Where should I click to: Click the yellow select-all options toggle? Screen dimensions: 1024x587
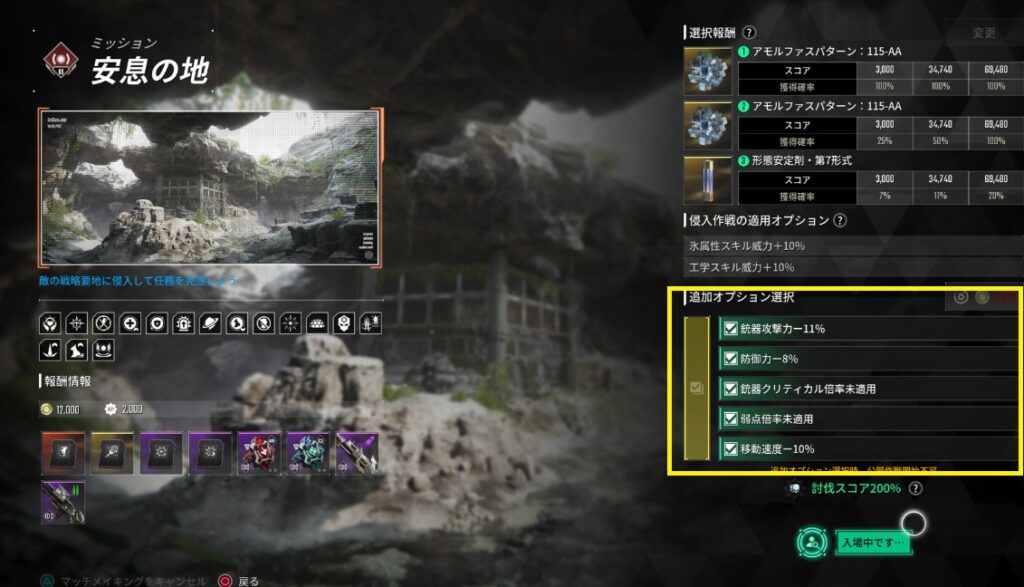(x=697, y=388)
